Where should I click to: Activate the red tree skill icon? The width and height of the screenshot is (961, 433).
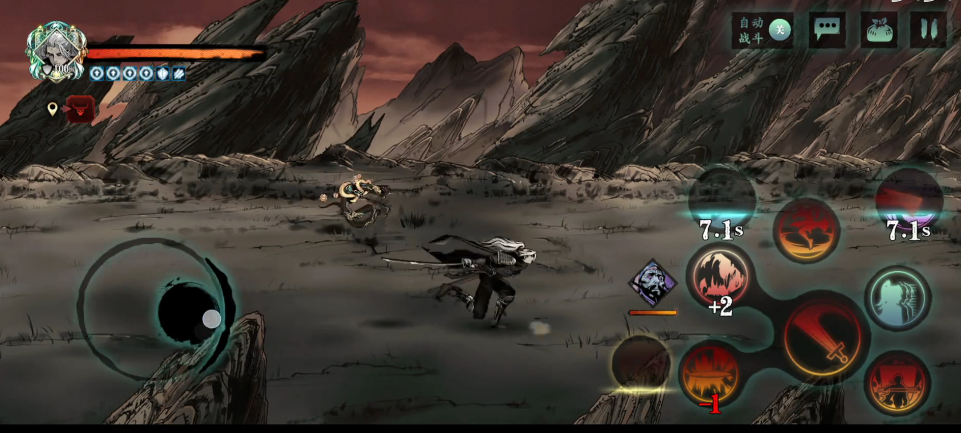pyautogui.click(x=806, y=231)
